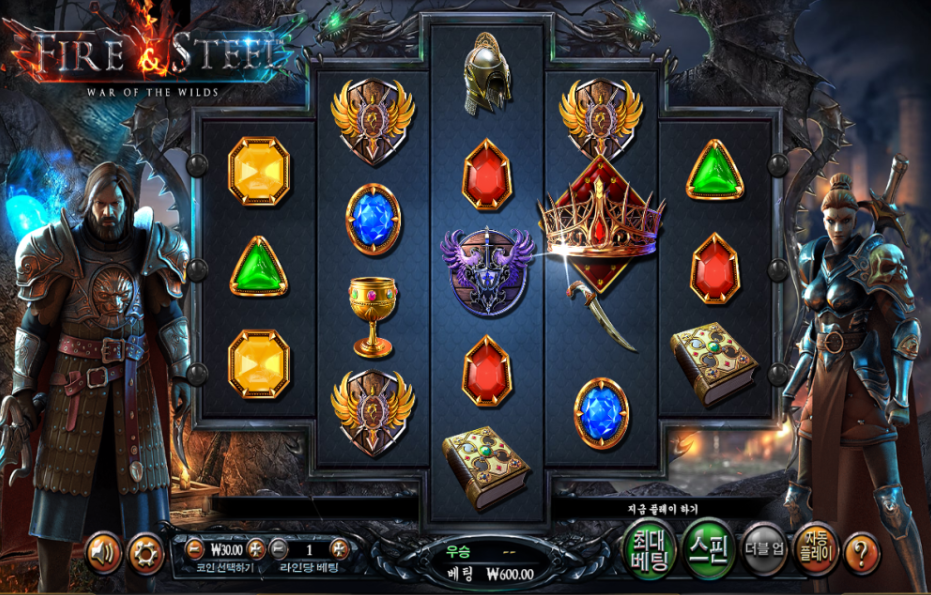Open the question mark help button
This screenshot has width=931, height=595.
pyautogui.click(x=861, y=550)
